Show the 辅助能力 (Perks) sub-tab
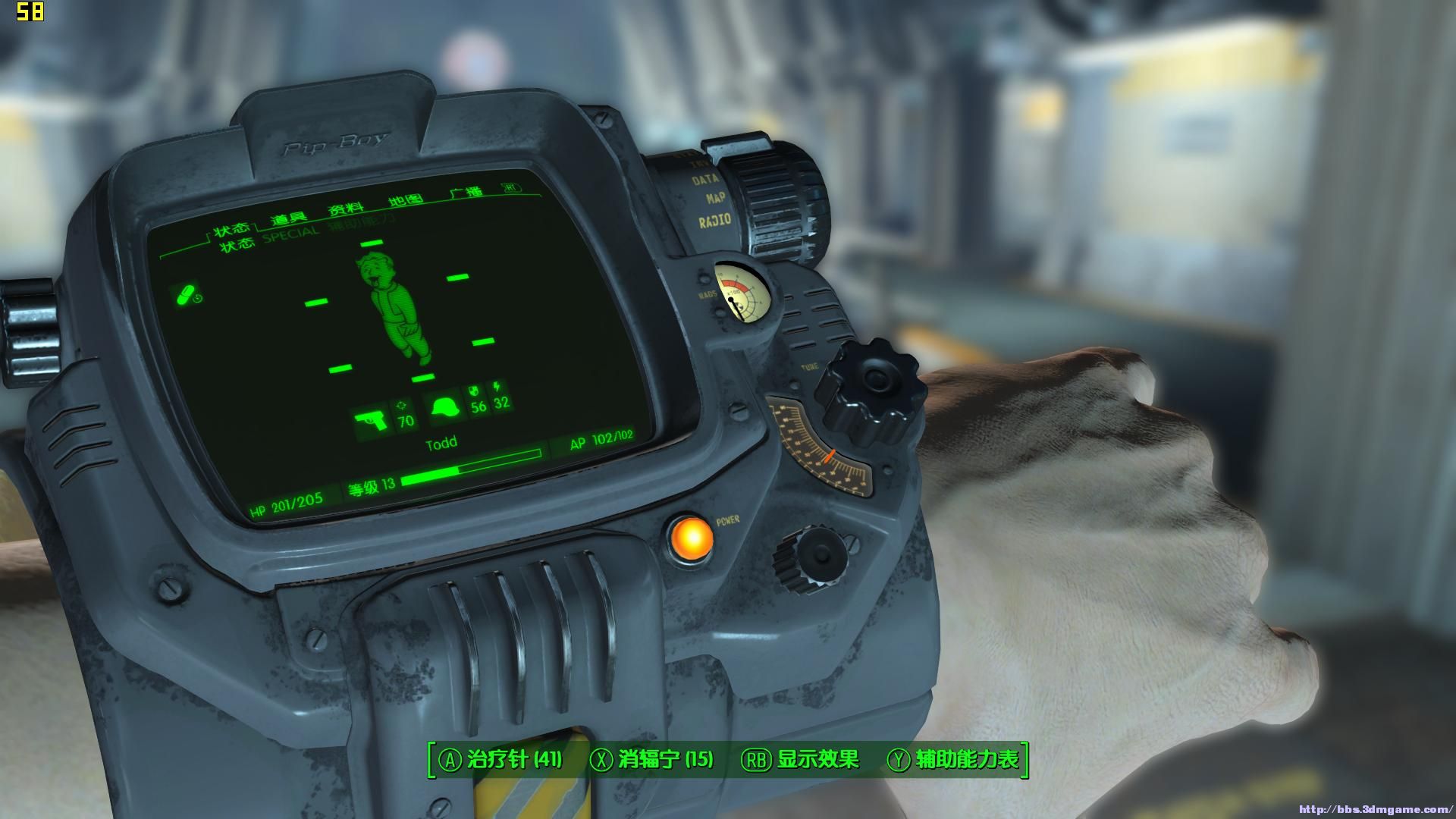1456x819 pixels. (x=361, y=223)
